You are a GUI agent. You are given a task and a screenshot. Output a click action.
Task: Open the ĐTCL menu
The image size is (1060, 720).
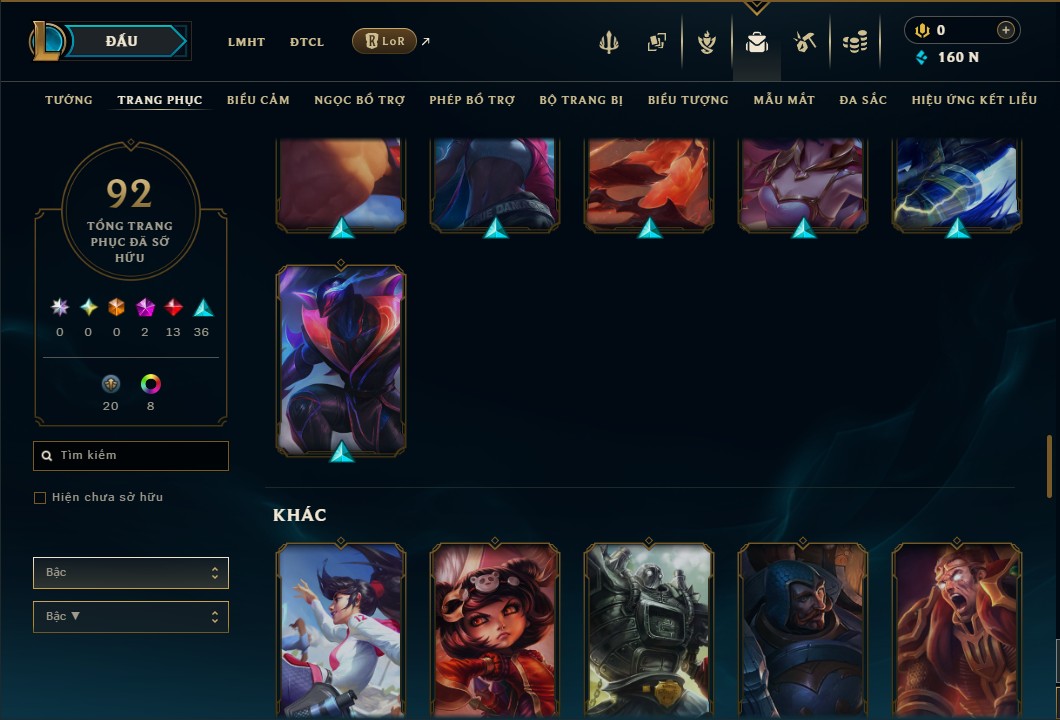[x=307, y=42]
